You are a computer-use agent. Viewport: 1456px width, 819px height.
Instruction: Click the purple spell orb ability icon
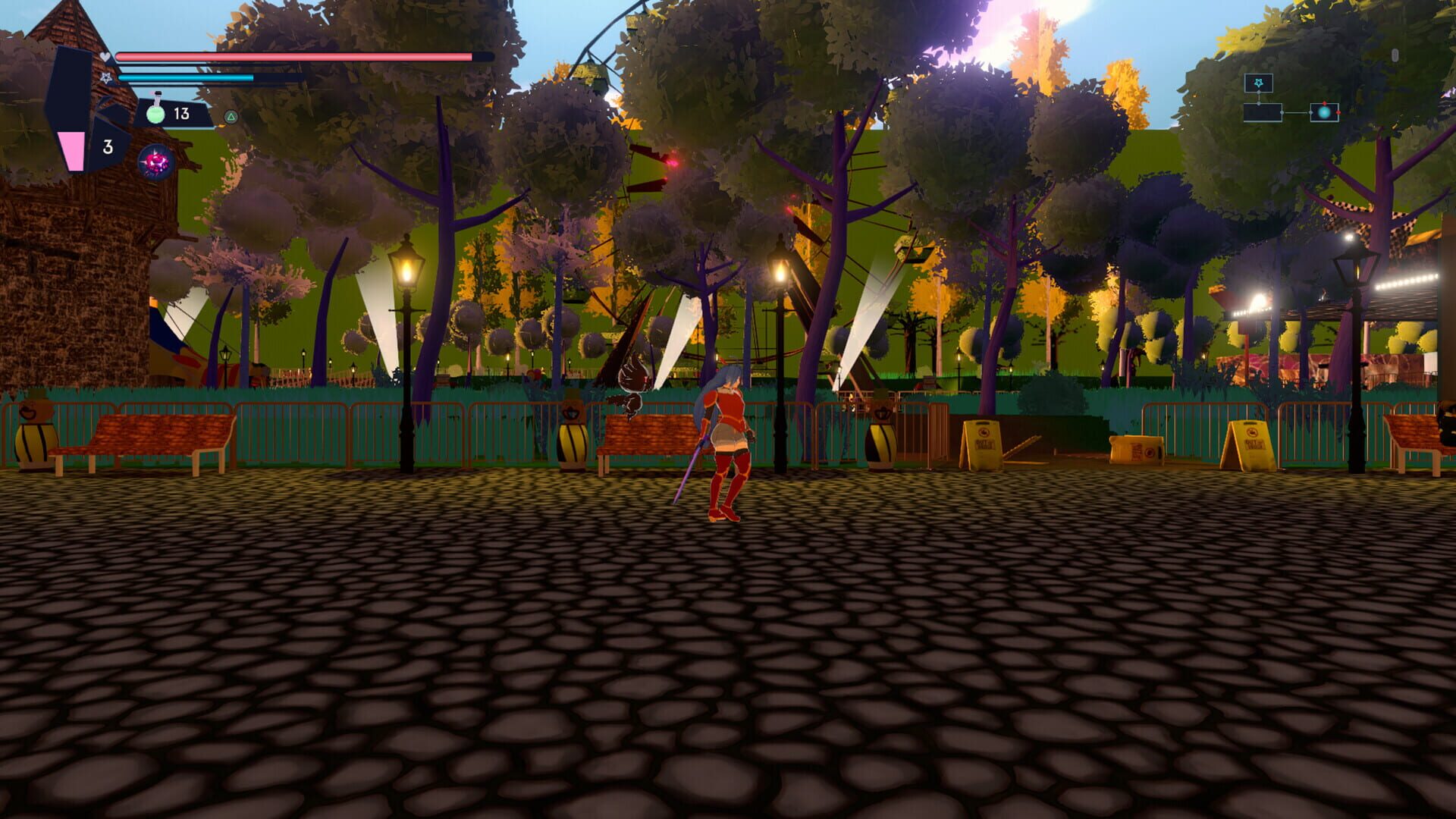click(155, 162)
